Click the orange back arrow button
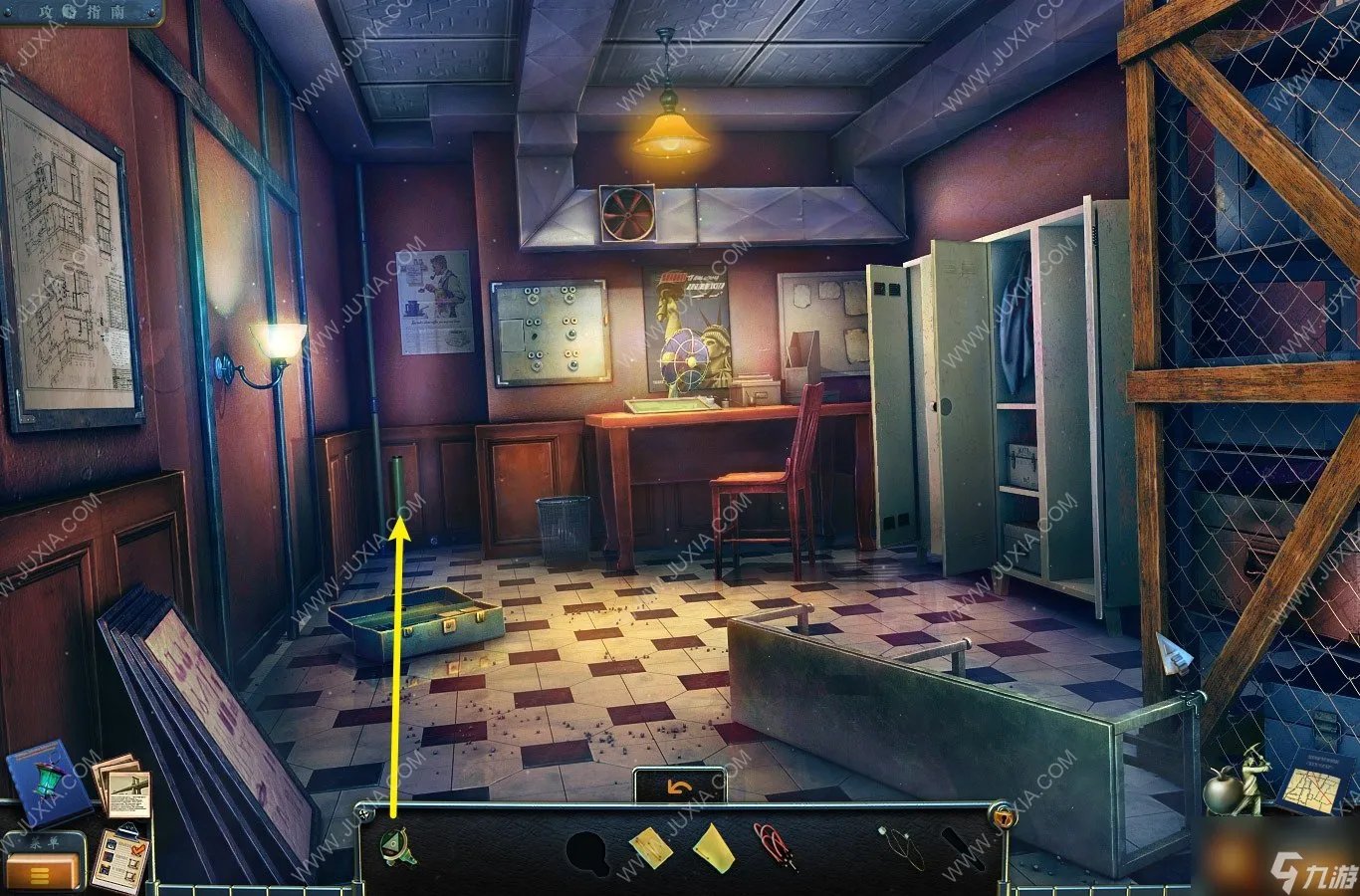The width and height of the screenshot is (1360, 896). click(x=680, y=787)
